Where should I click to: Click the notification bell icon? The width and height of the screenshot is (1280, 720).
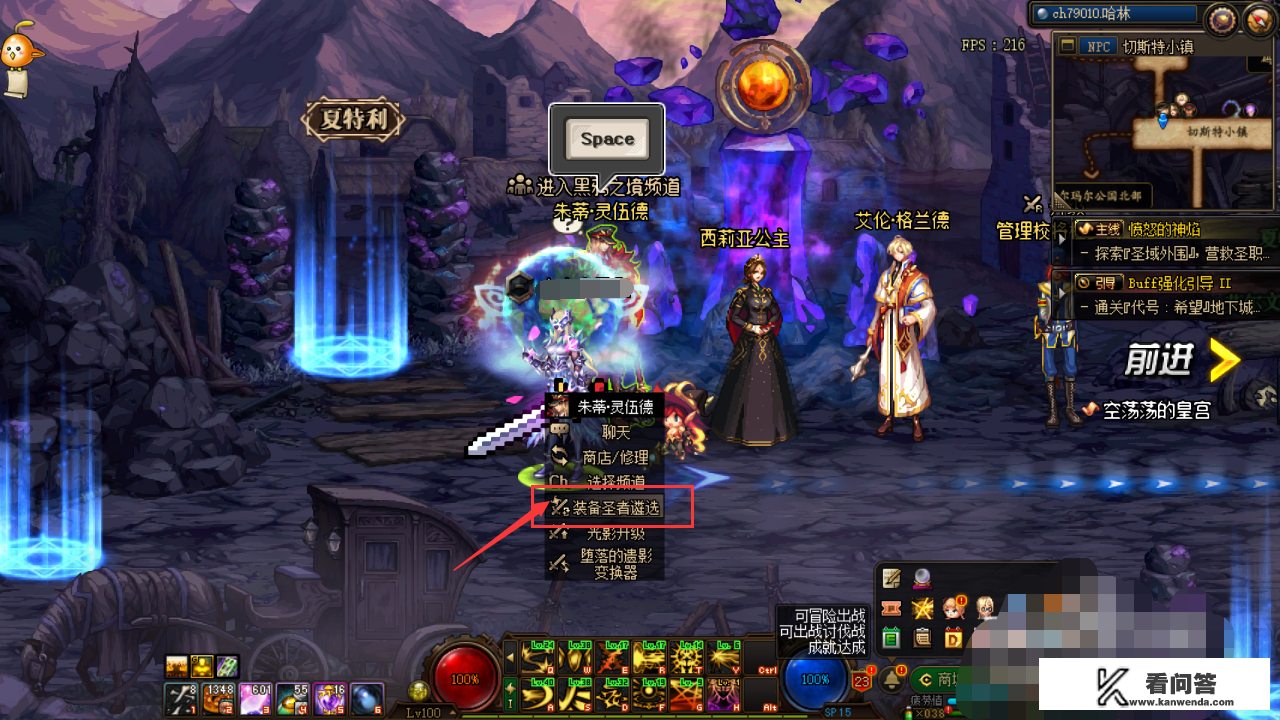[890, 681]
